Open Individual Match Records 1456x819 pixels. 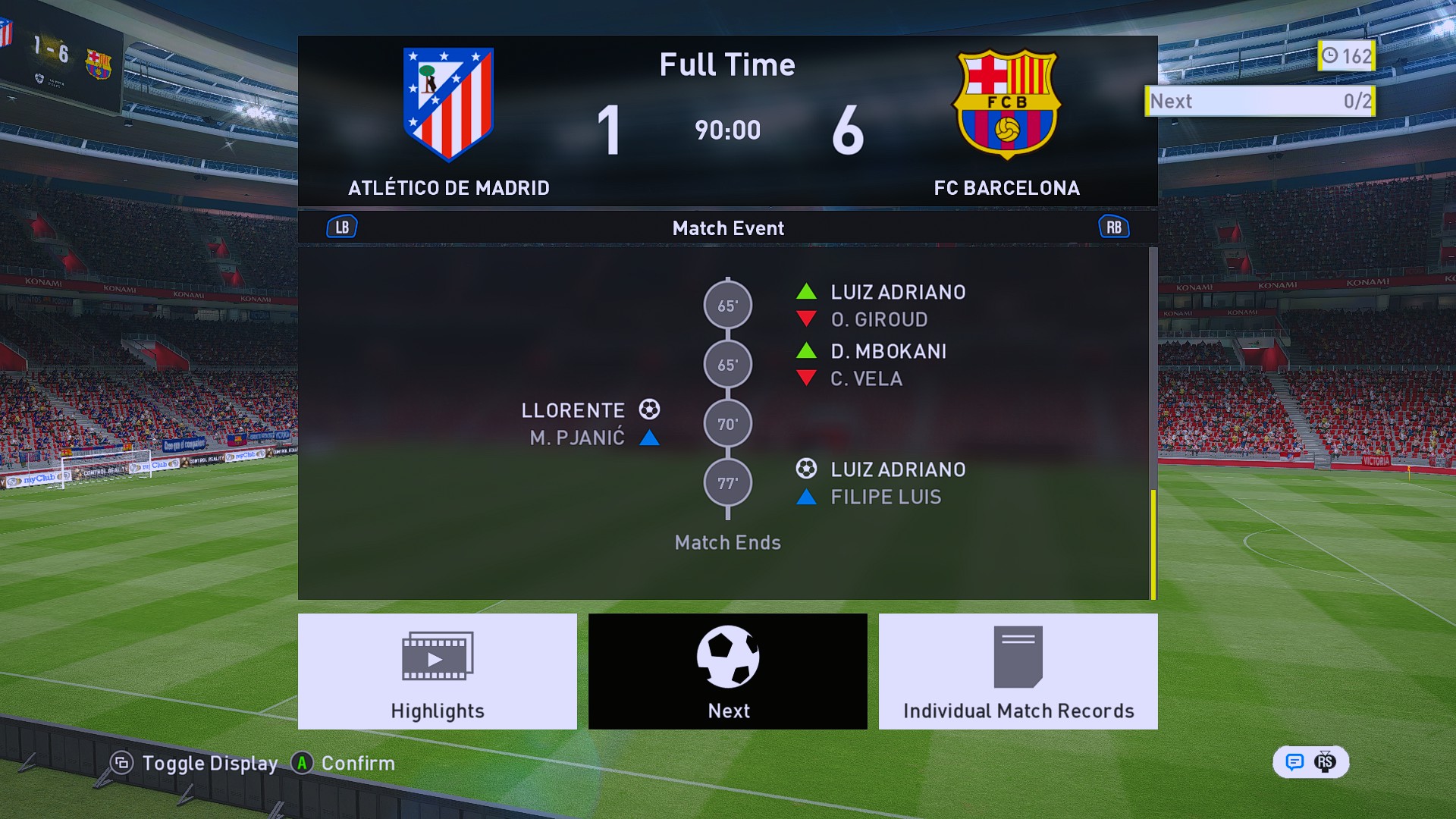[1018, 671]
